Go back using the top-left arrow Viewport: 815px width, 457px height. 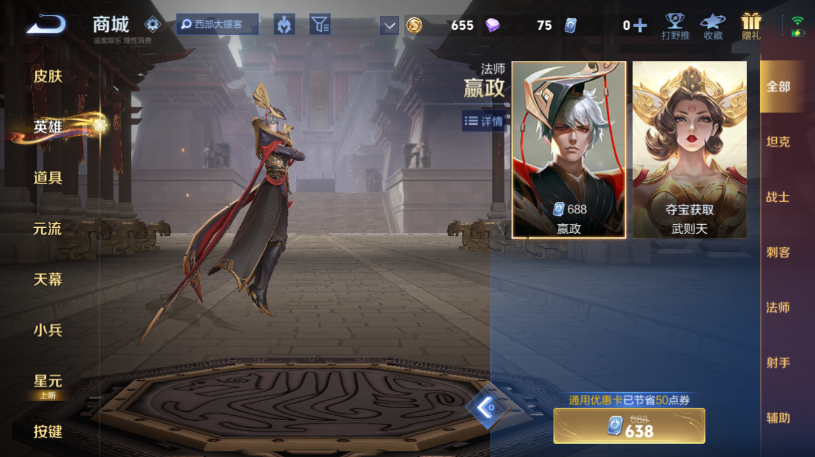tap(46, 24)
